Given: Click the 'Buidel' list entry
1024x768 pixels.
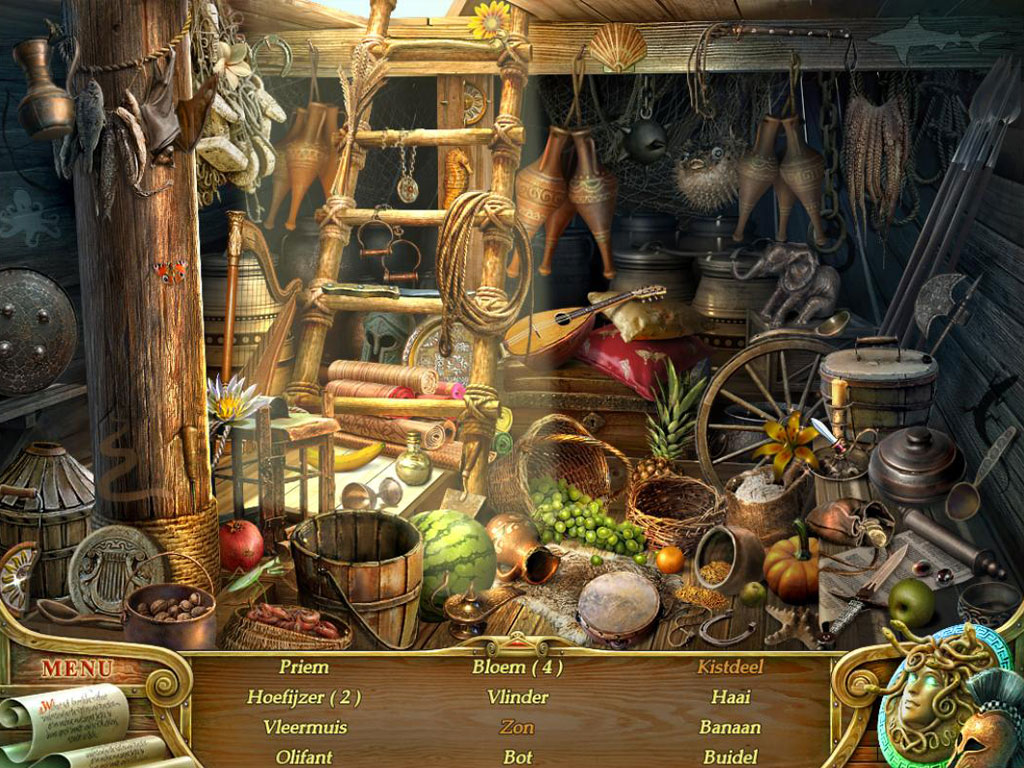Looking at the screenshot, I should 730,757.
